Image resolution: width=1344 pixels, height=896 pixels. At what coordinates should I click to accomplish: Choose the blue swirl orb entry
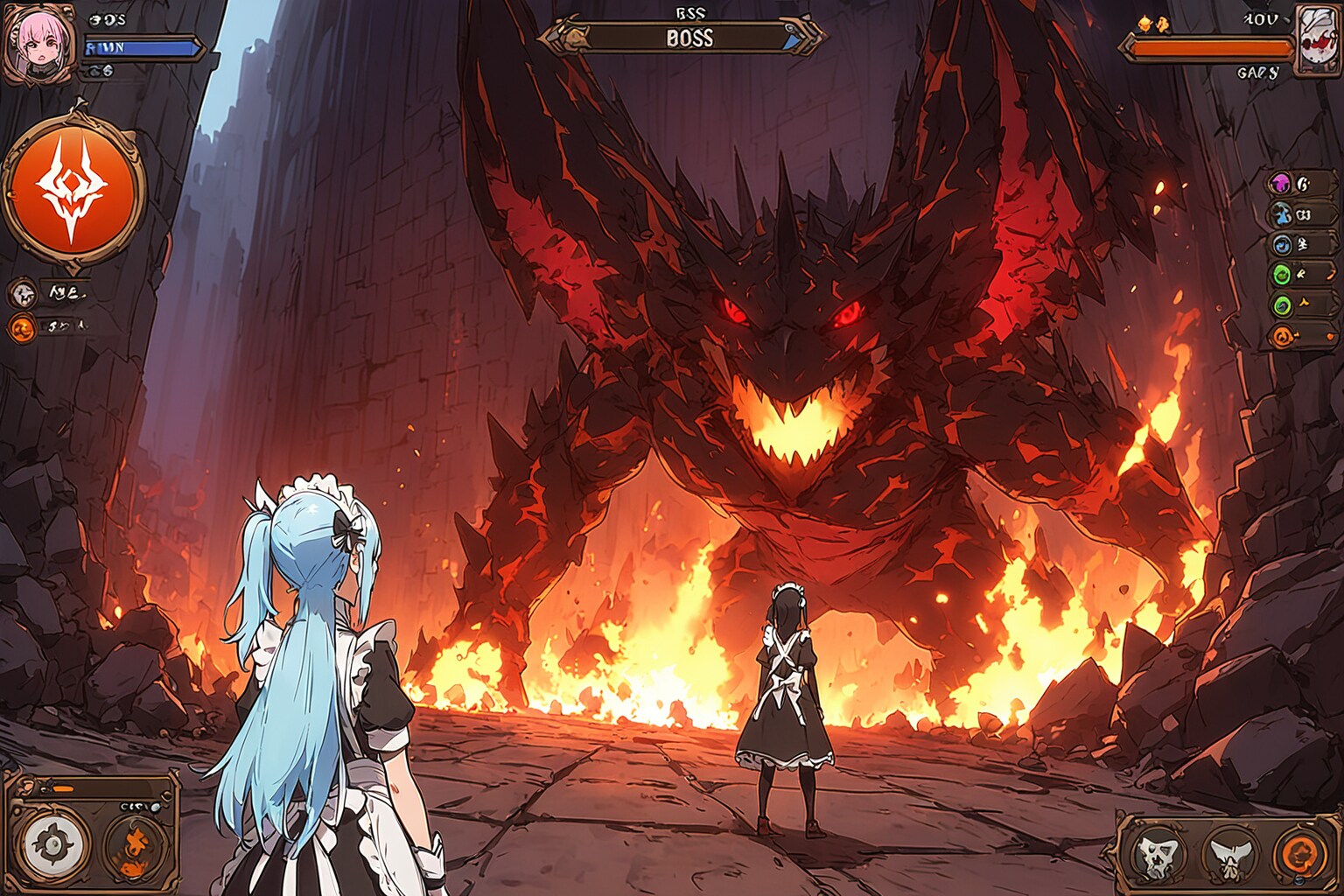(x=1282, y=245)
